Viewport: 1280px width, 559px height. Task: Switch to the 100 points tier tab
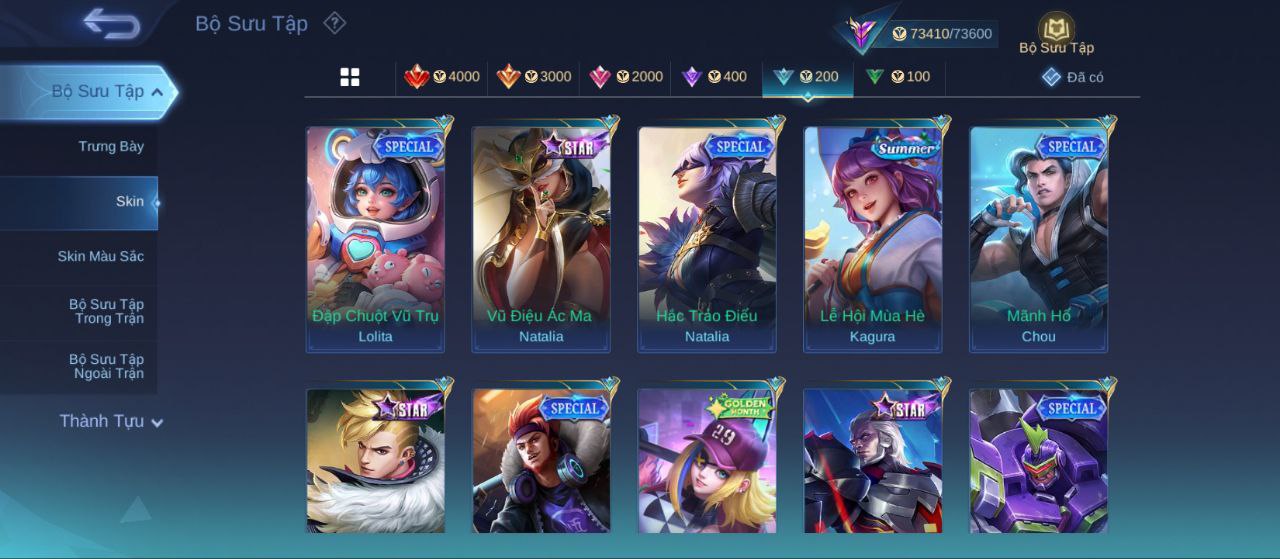click(x=898, y=77)
